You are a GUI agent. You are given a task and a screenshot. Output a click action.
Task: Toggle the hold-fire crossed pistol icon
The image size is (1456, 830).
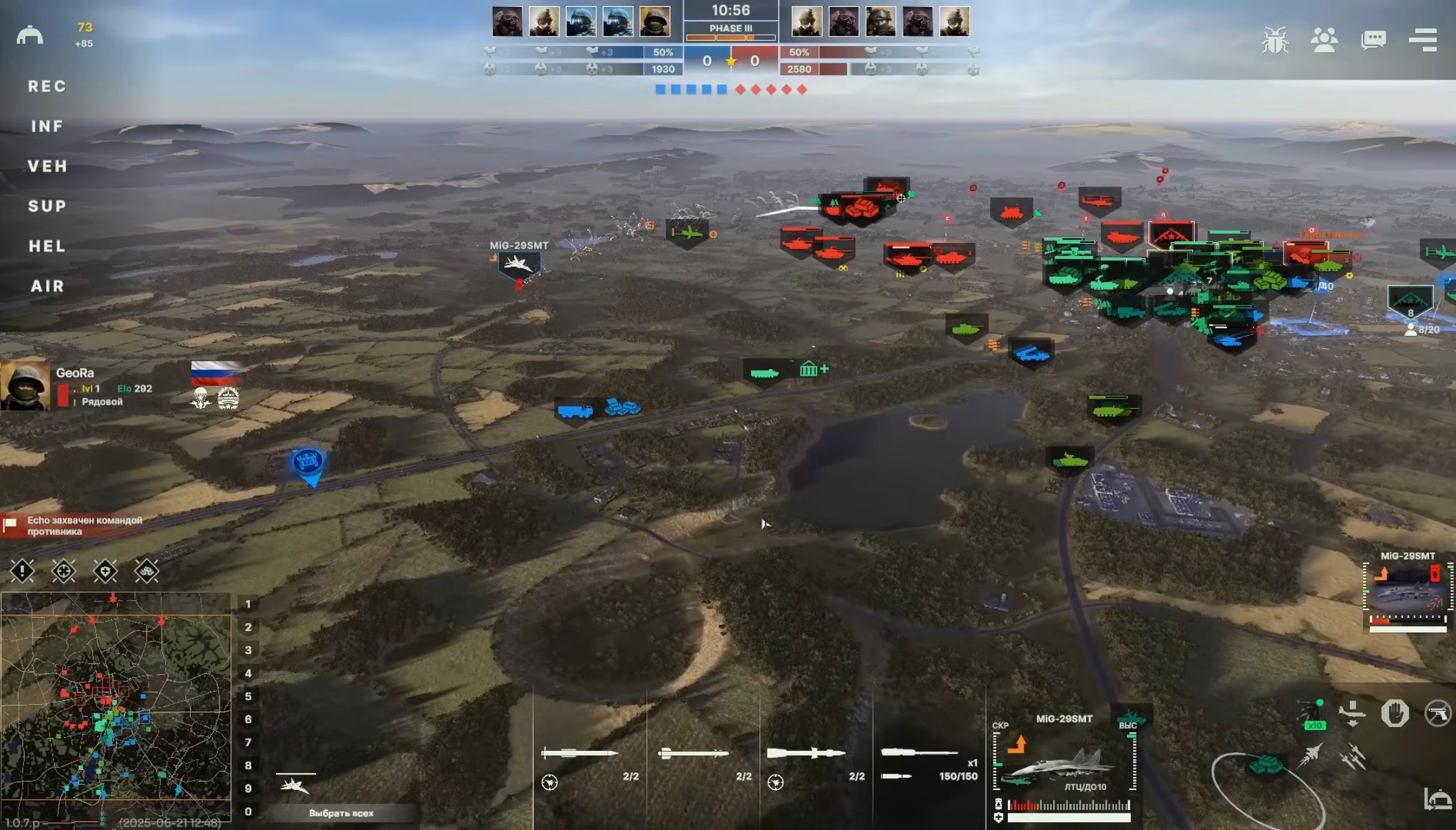(1437, 714)
